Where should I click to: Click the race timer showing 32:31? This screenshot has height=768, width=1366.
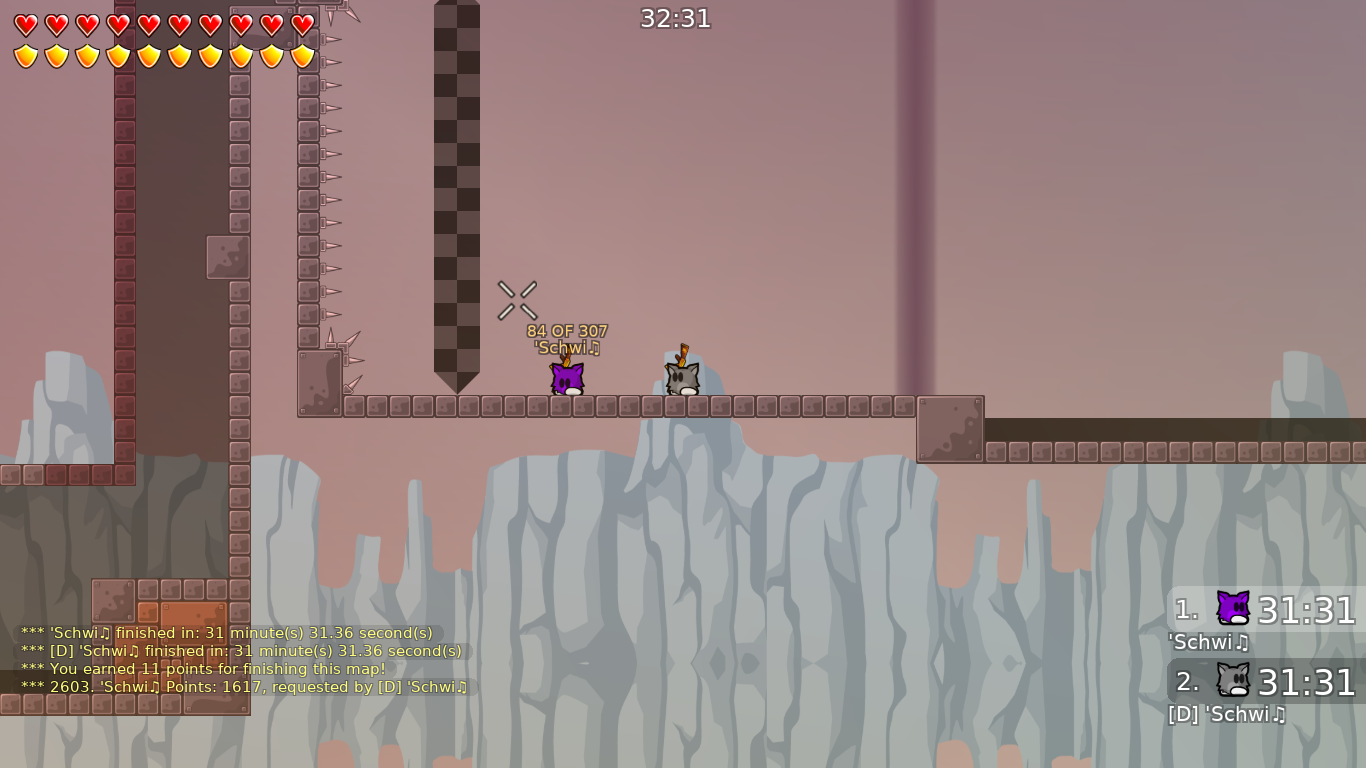674,18
